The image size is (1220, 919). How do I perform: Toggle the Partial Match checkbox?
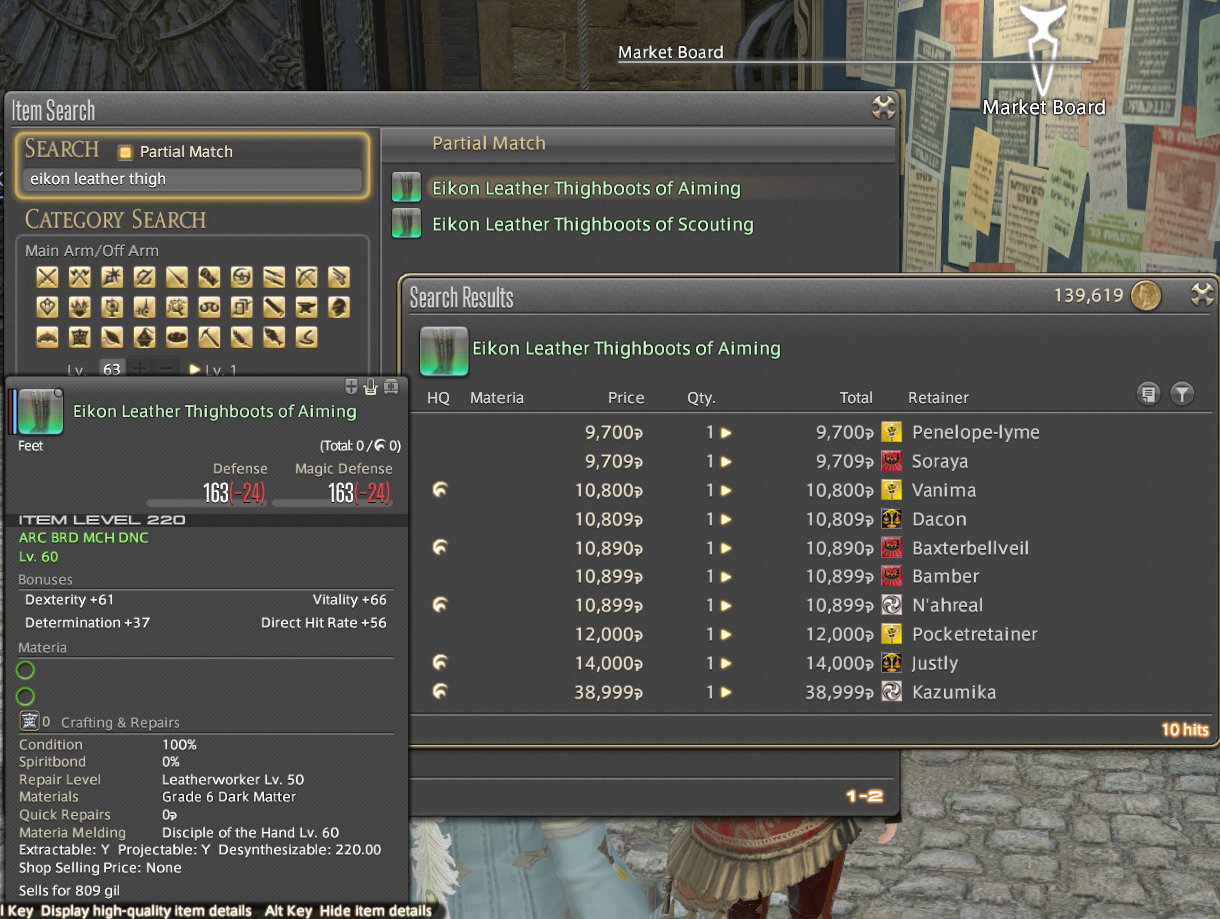pyautogui.click(x=125, y=152)
